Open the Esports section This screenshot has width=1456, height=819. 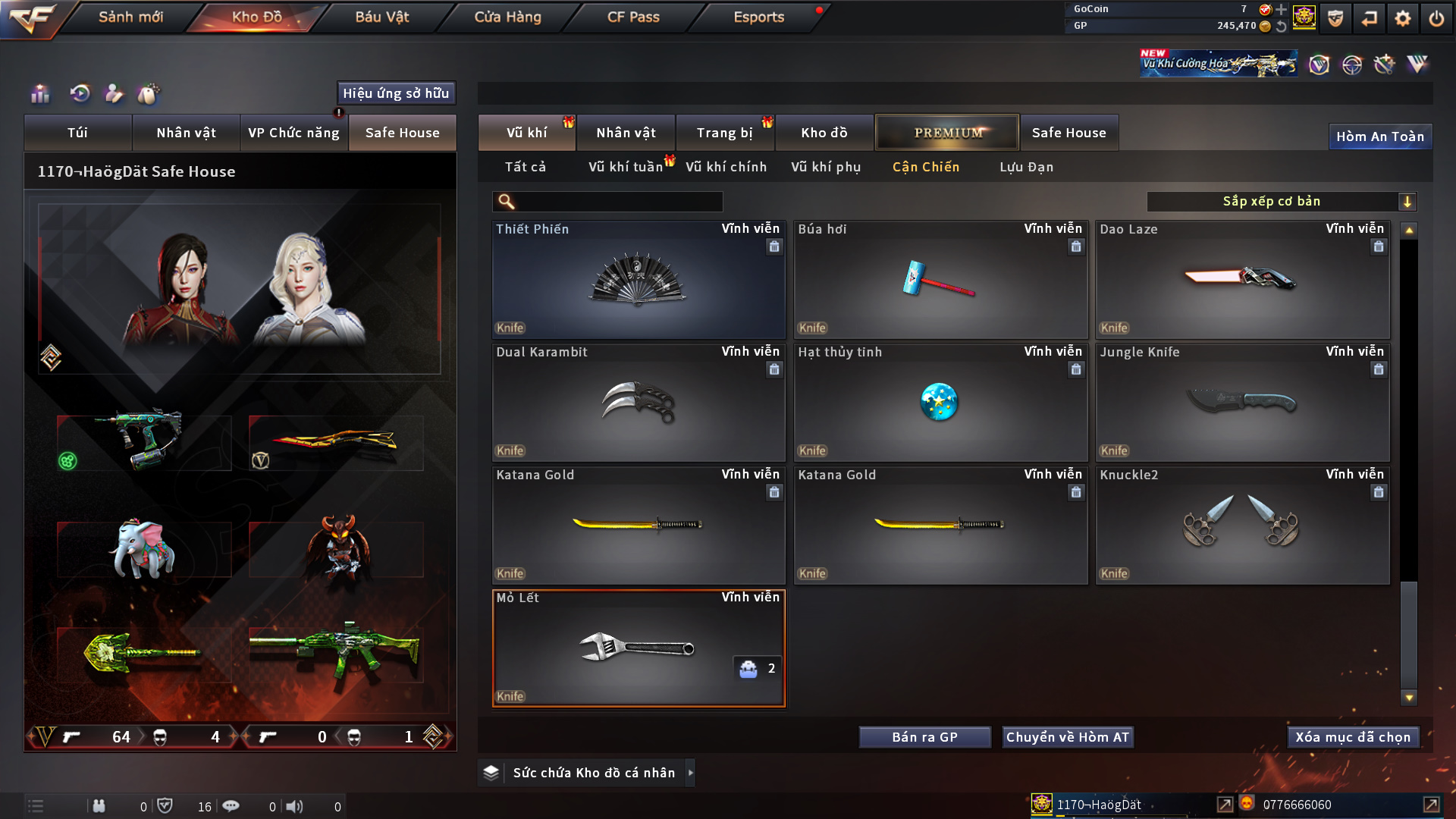tap(758, 17)
